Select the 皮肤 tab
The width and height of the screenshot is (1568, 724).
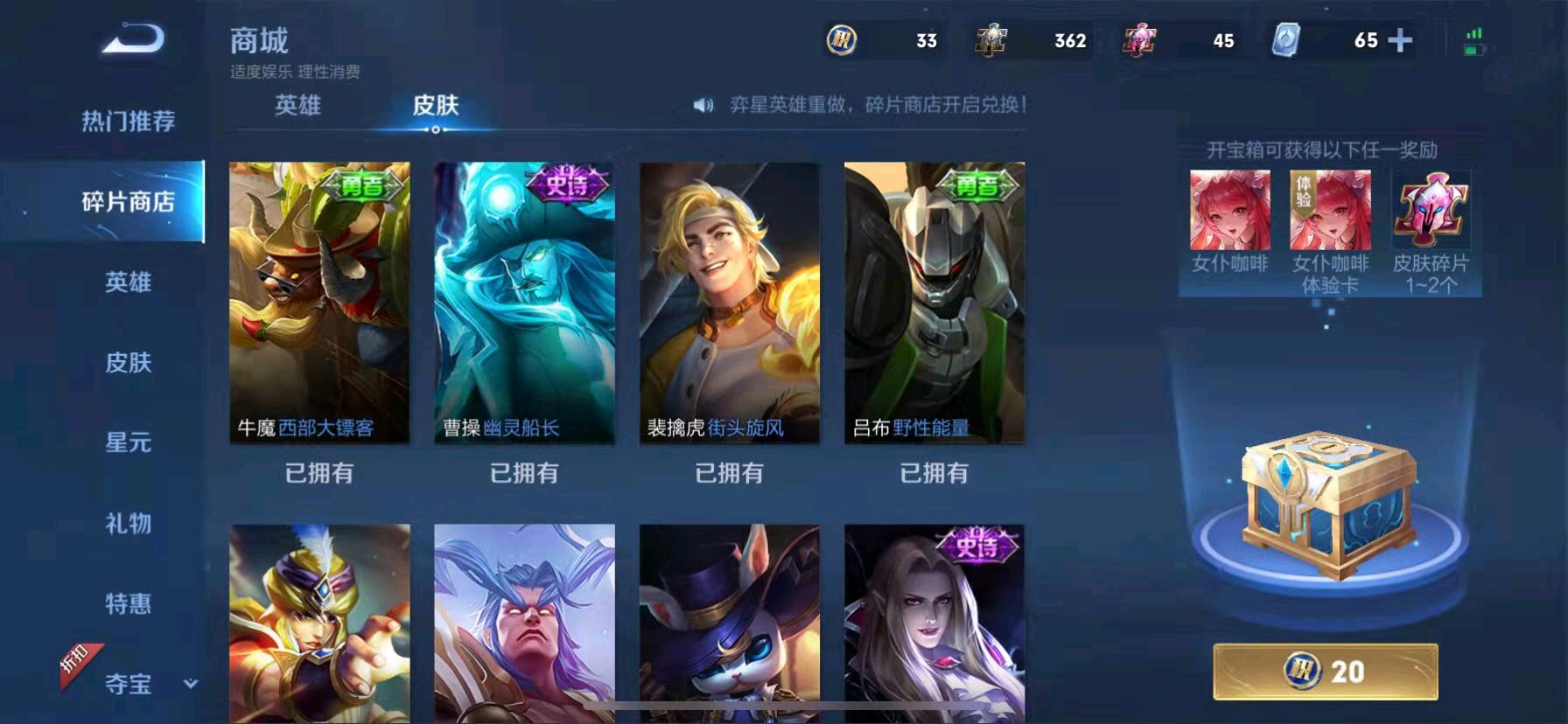[x=436, y=106]
